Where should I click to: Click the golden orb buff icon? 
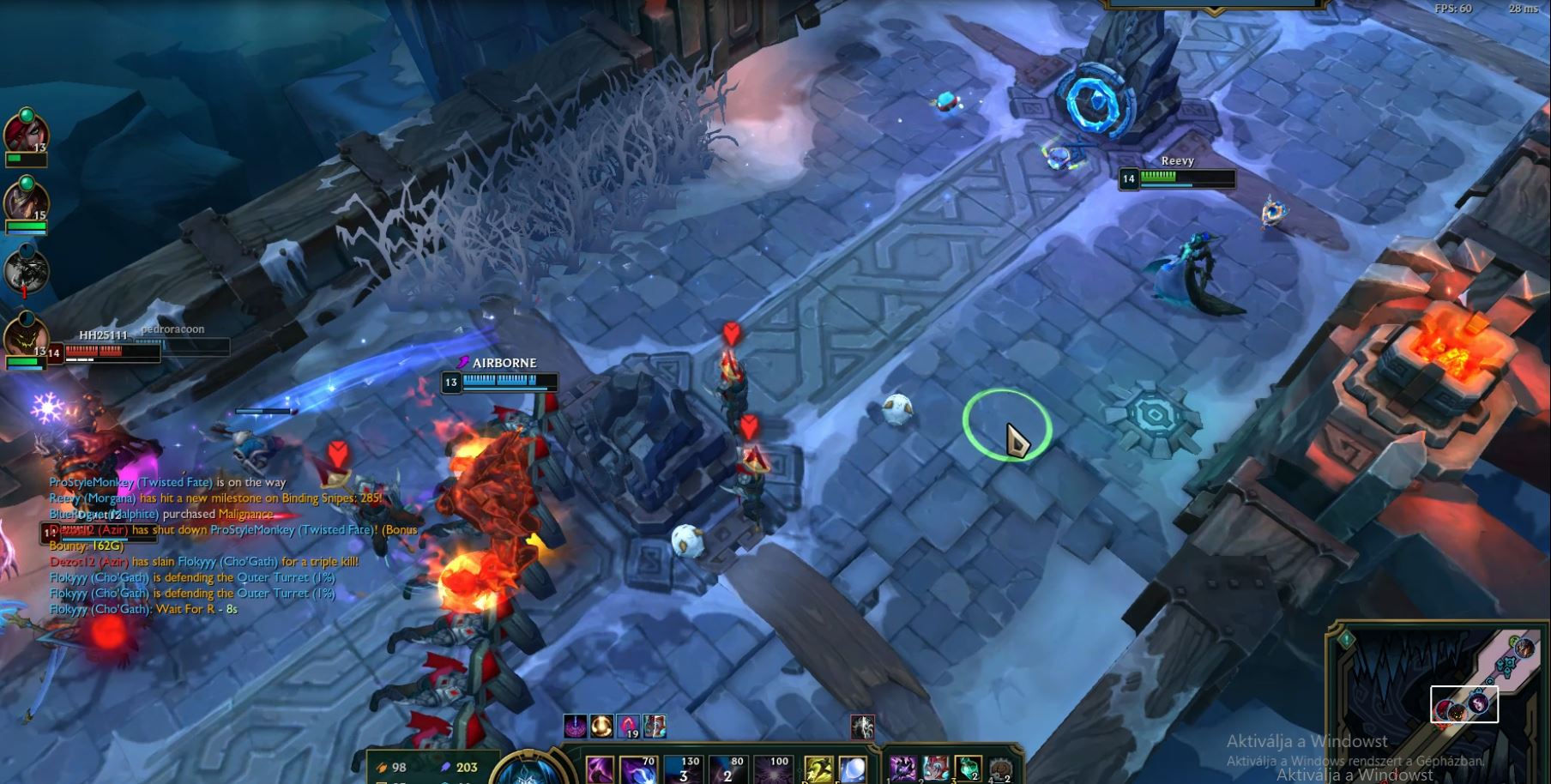pyautogui.click(x=602, y=727)
